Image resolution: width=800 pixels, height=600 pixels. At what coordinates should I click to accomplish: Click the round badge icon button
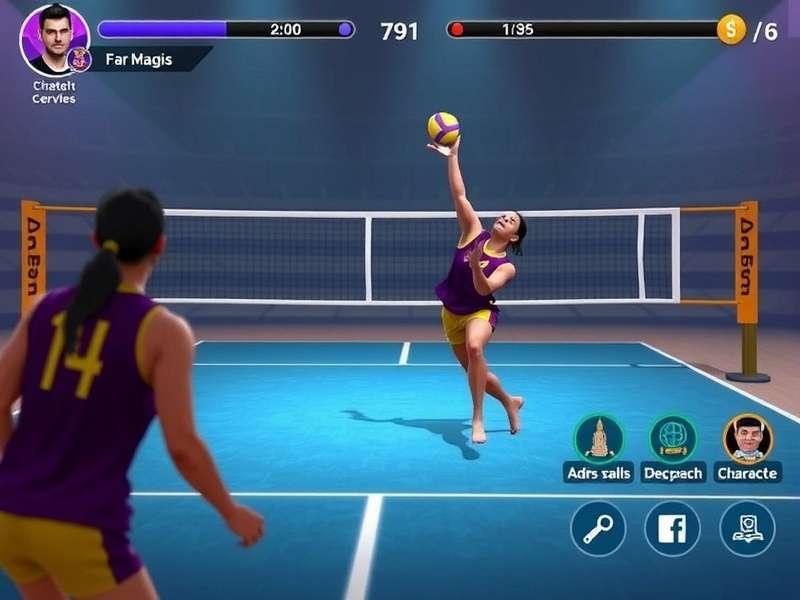point(747,528)
